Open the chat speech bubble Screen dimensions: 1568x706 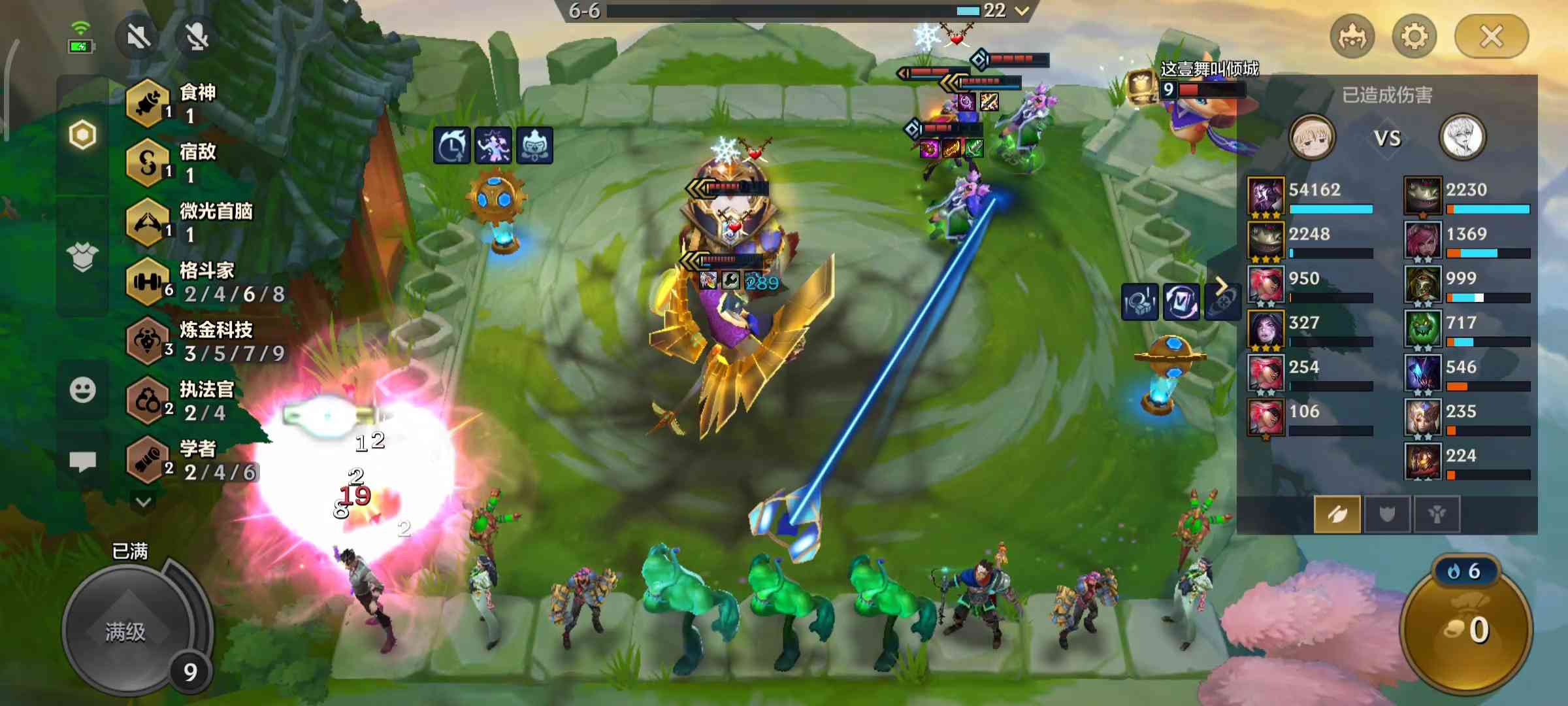click(83, 462)
